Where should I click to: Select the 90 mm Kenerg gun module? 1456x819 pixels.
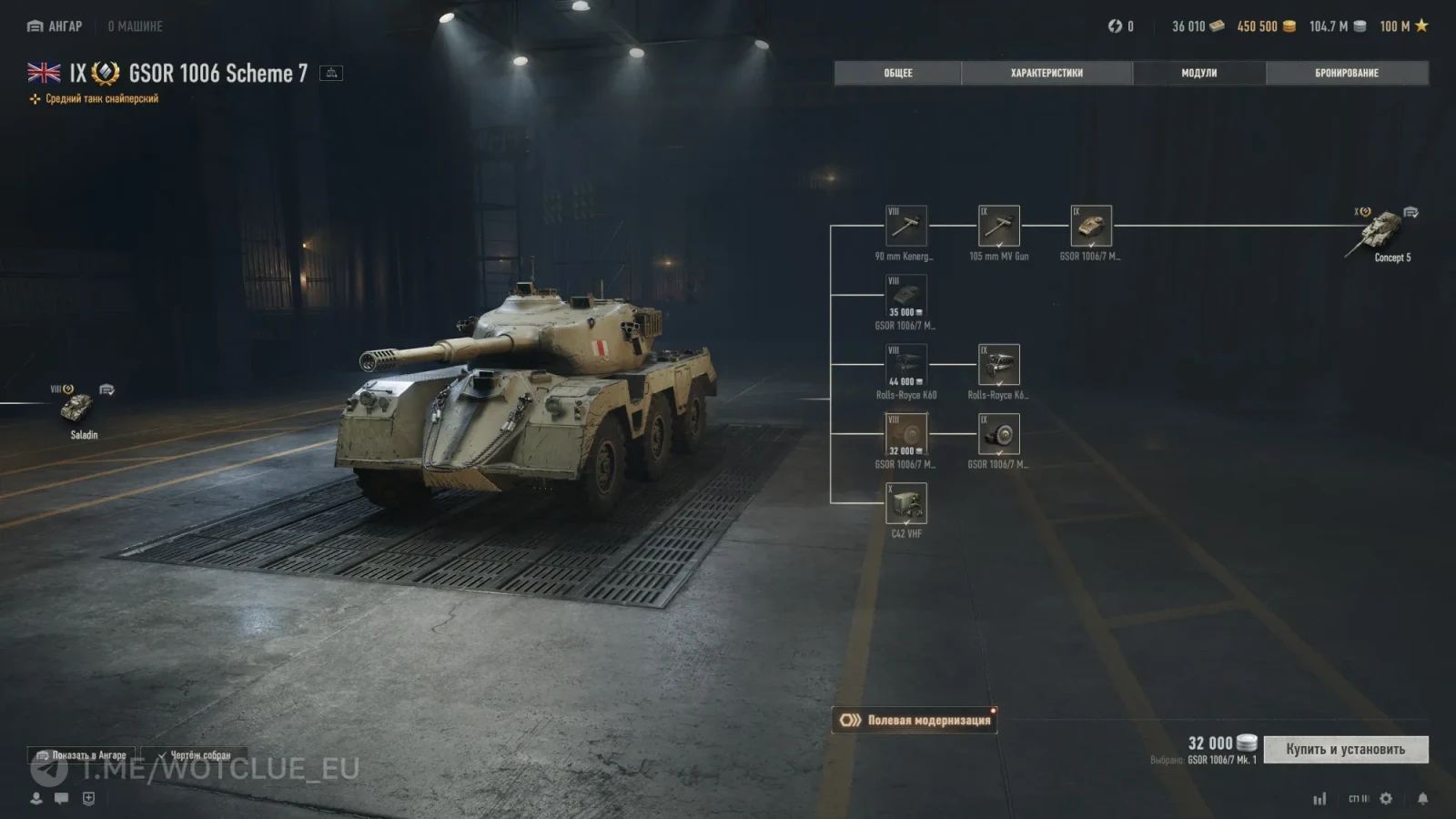pos(905,226)
